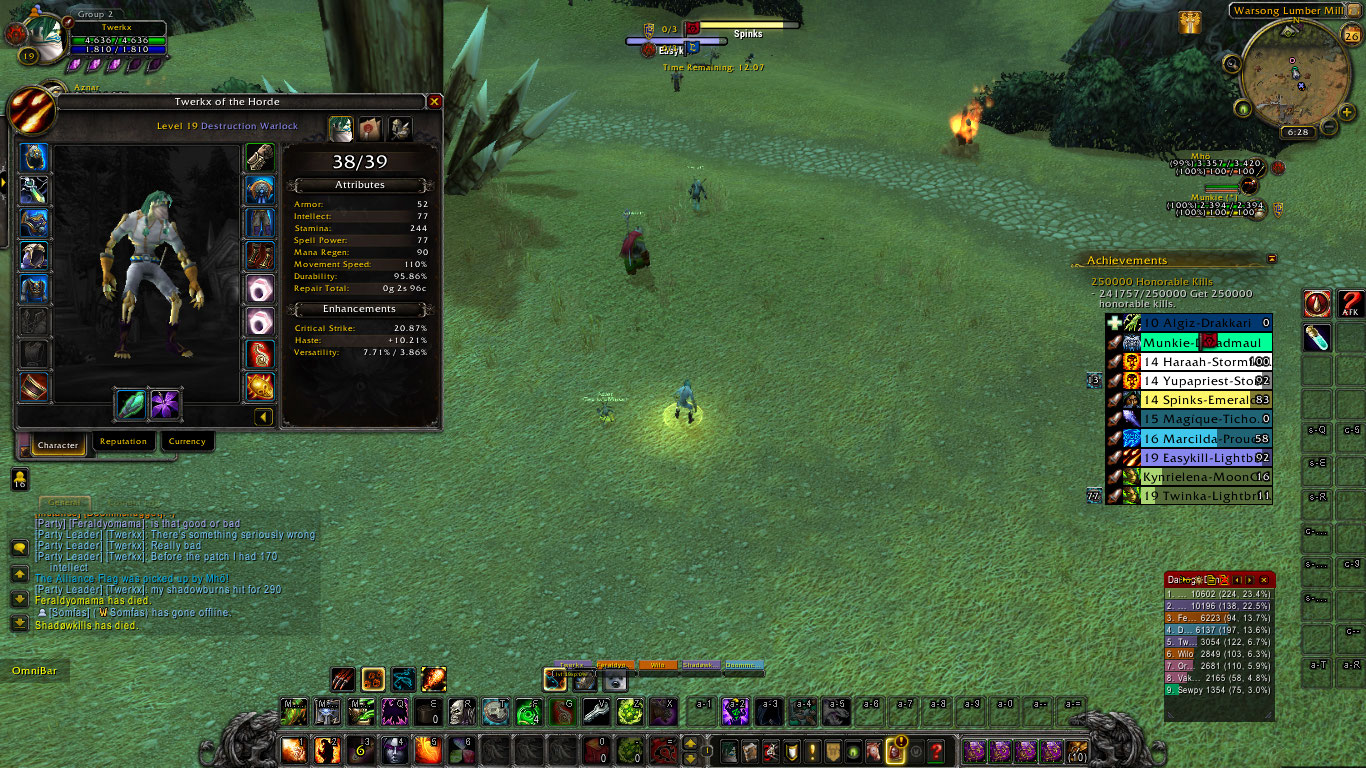Click the green crystal main-hand weapon slot
Screen dimensions: 1366x768
(131, 404)
